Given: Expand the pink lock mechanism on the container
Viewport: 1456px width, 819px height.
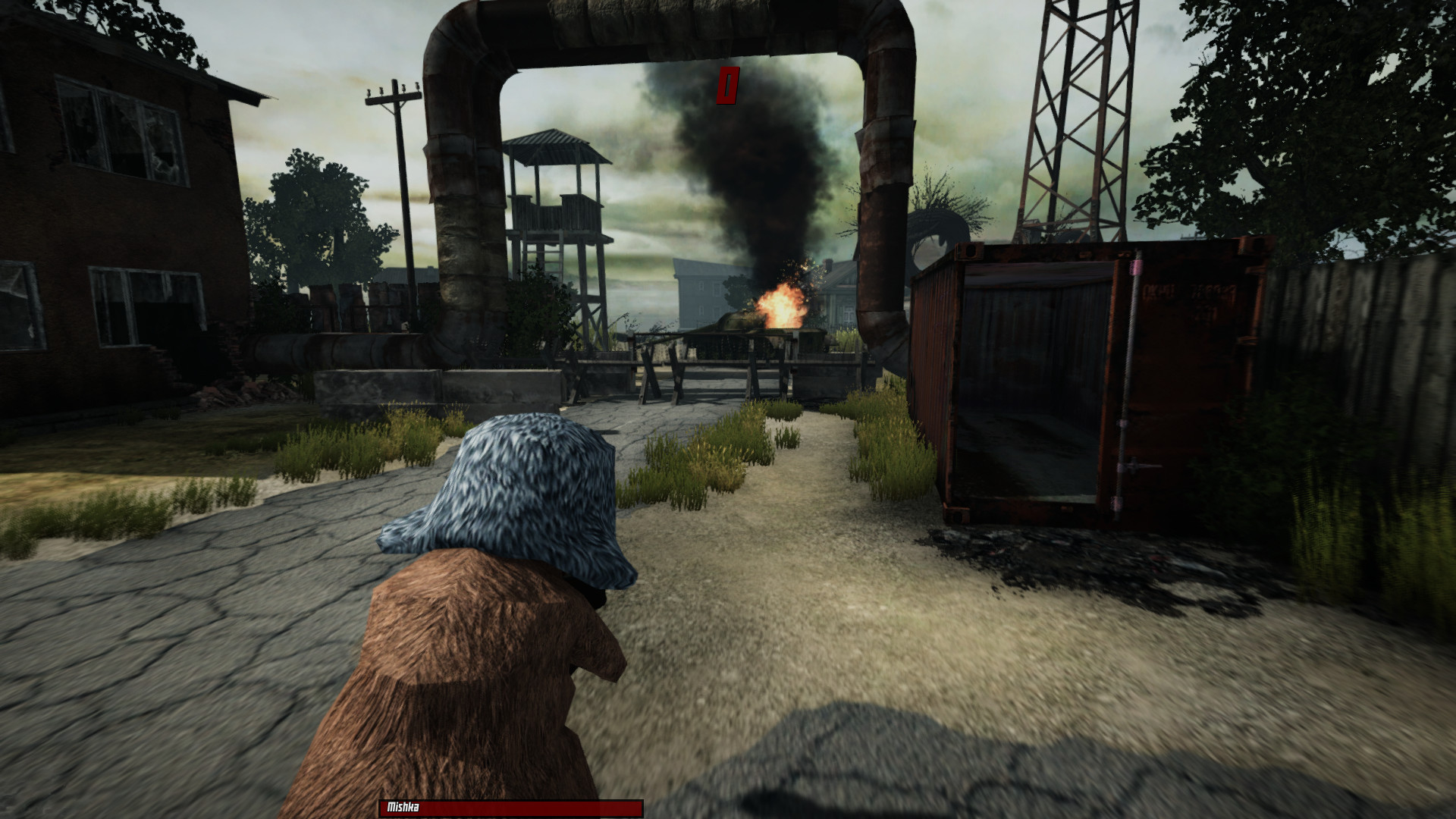Looking at the screenshot, I should [1135, 267].
